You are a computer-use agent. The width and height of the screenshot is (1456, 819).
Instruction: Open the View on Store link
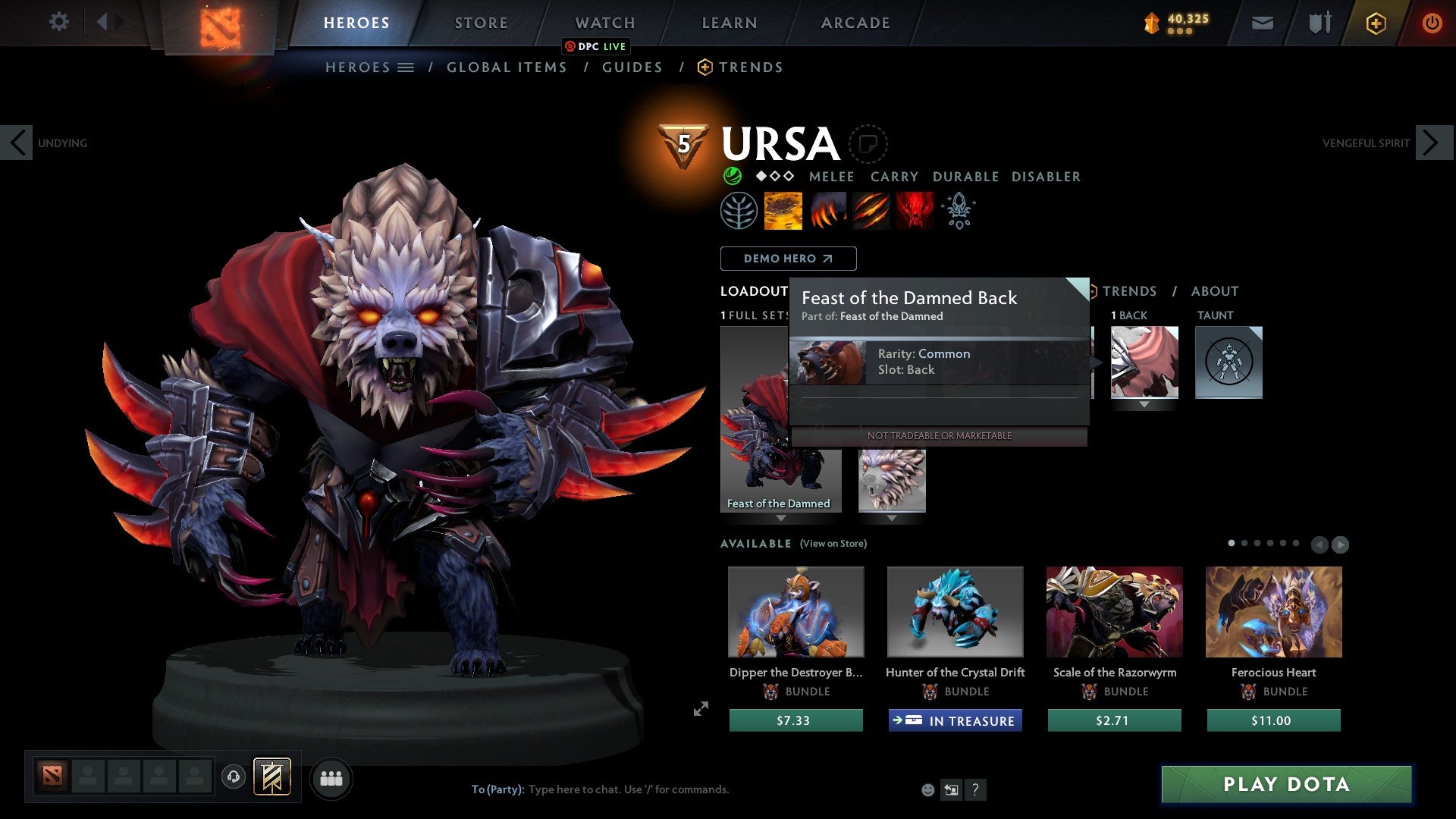coord(832,544)
